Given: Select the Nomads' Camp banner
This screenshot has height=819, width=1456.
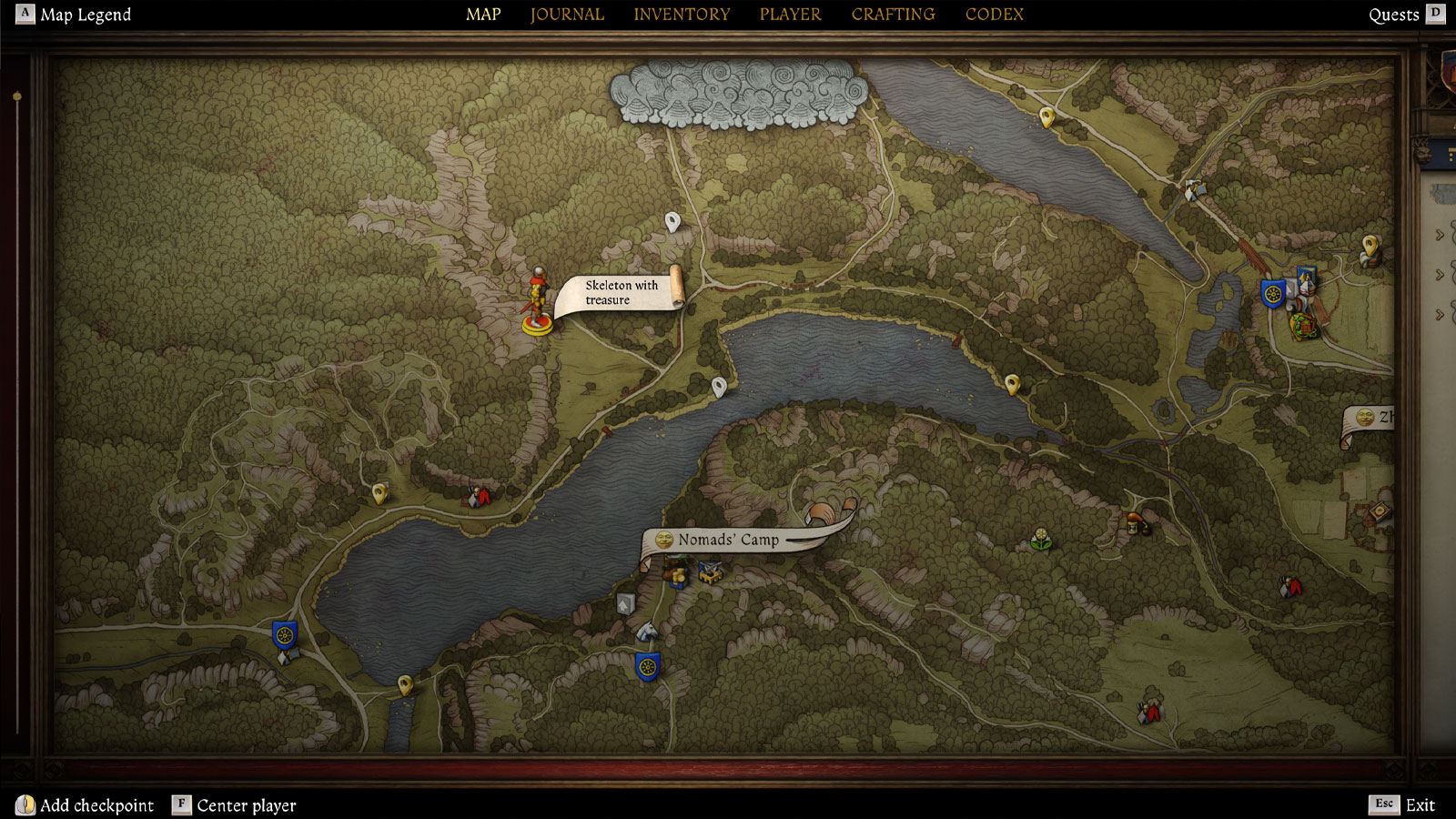Looking at the screenshot, I should coord(728,540).
